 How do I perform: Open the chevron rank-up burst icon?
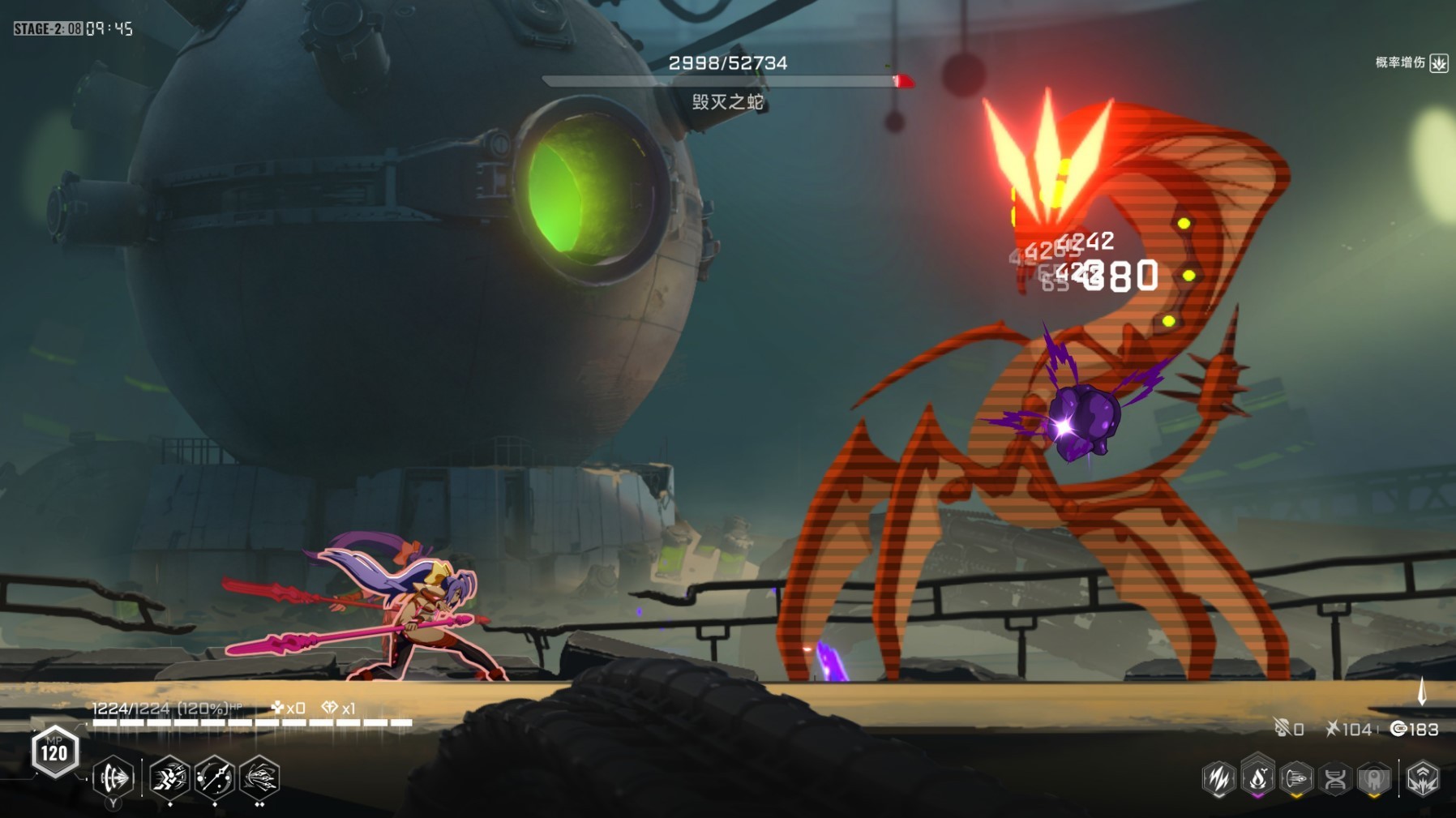click(x=1423, y=779)
